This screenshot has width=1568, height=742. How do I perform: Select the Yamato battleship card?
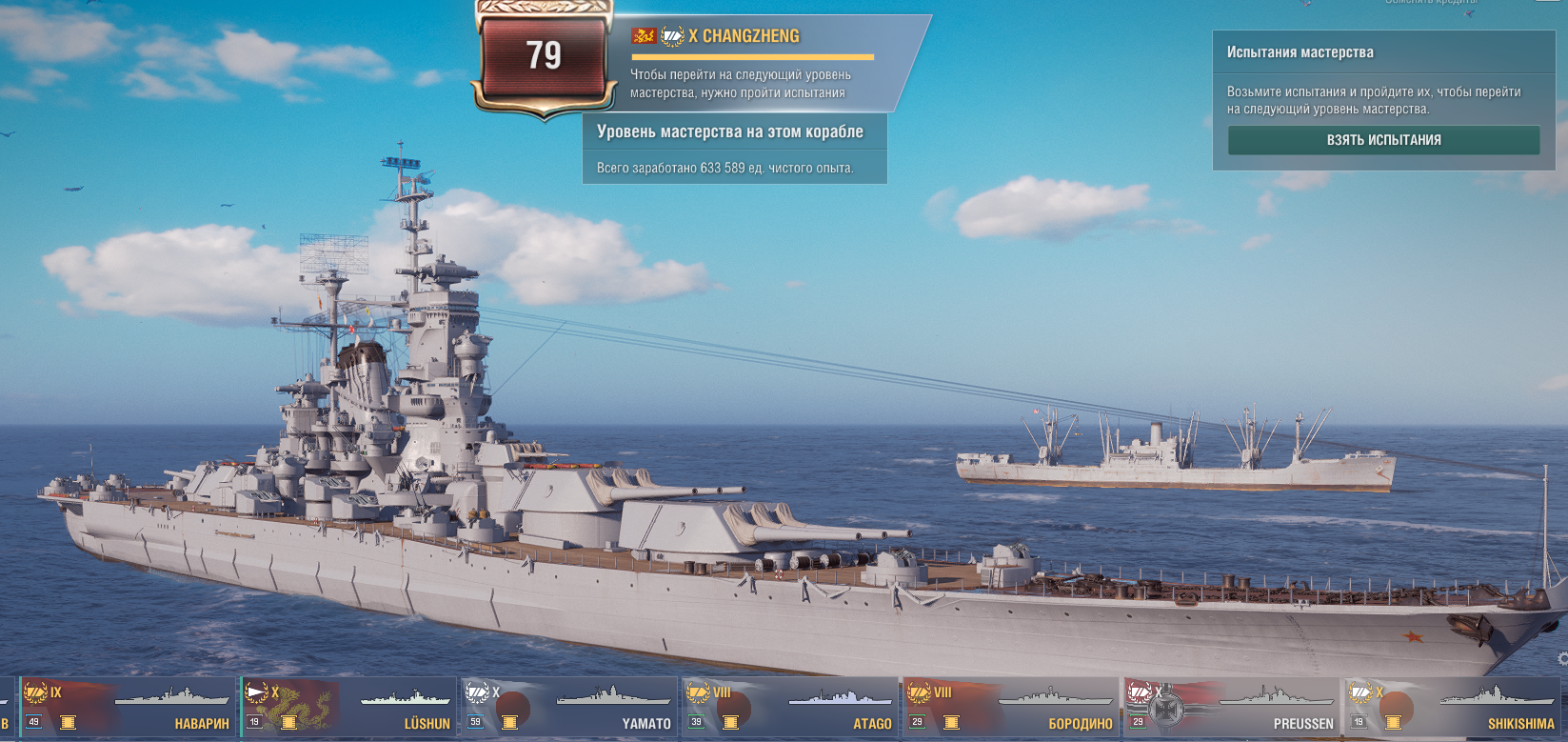pos(568,708)
